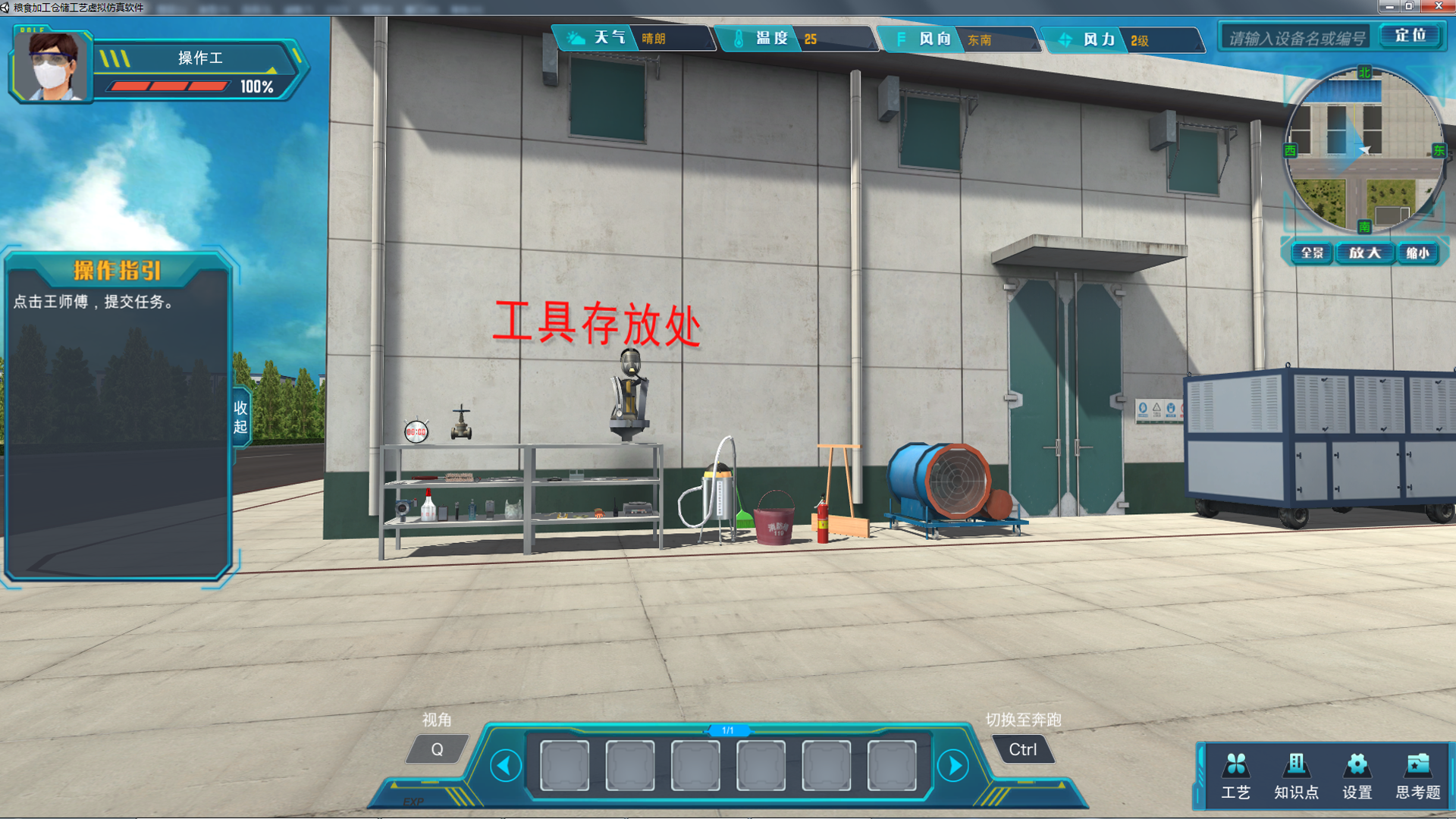This screenshot has width=1456, height=819.
Task: Click the circular minimap
Action: [x=1363, y=150]
